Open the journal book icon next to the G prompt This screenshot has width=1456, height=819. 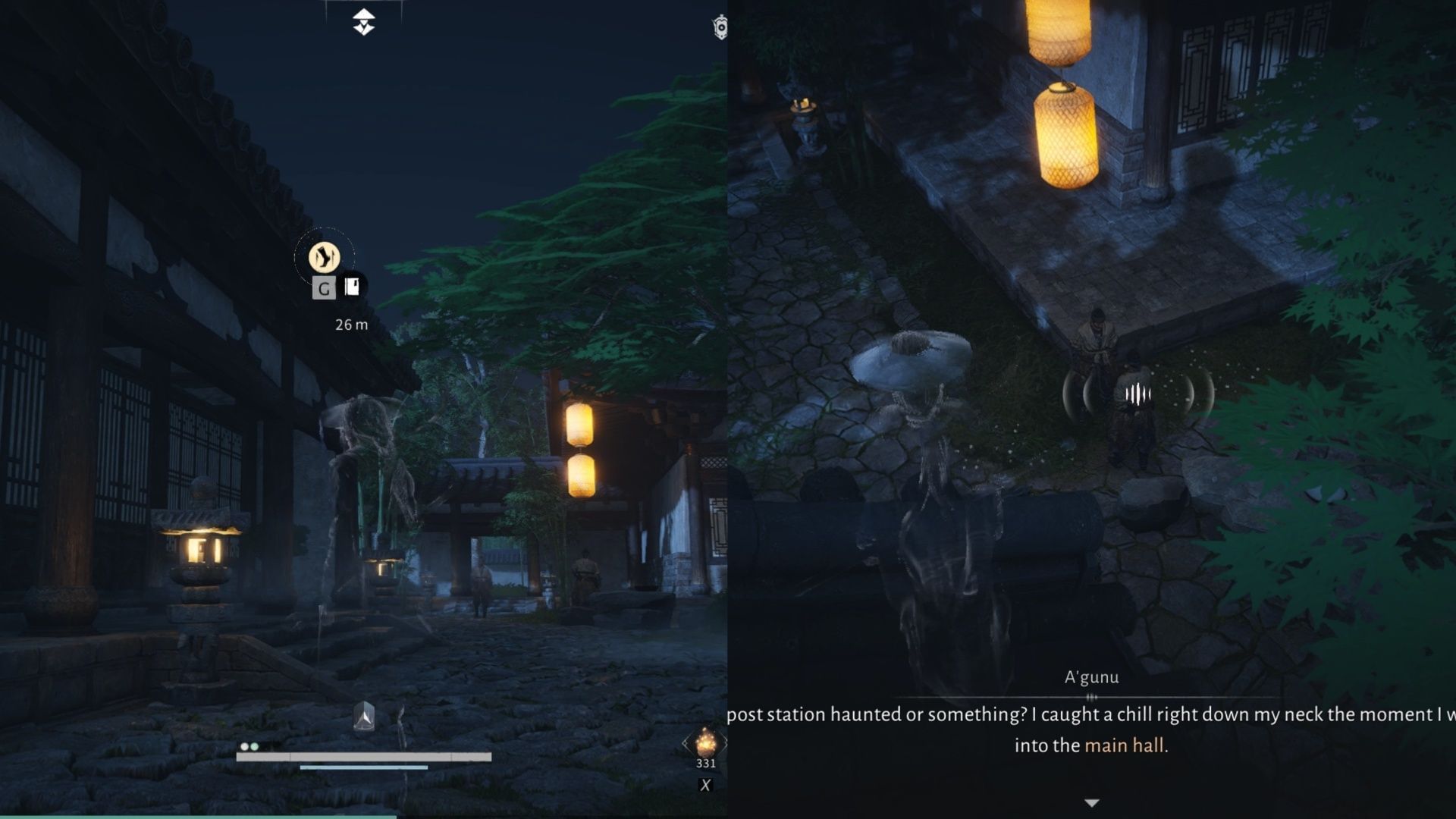pos(352,287)
